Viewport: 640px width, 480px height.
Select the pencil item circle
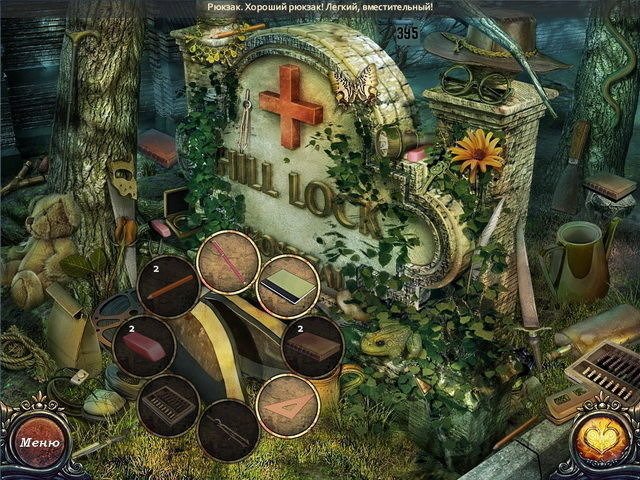[167, 286]
